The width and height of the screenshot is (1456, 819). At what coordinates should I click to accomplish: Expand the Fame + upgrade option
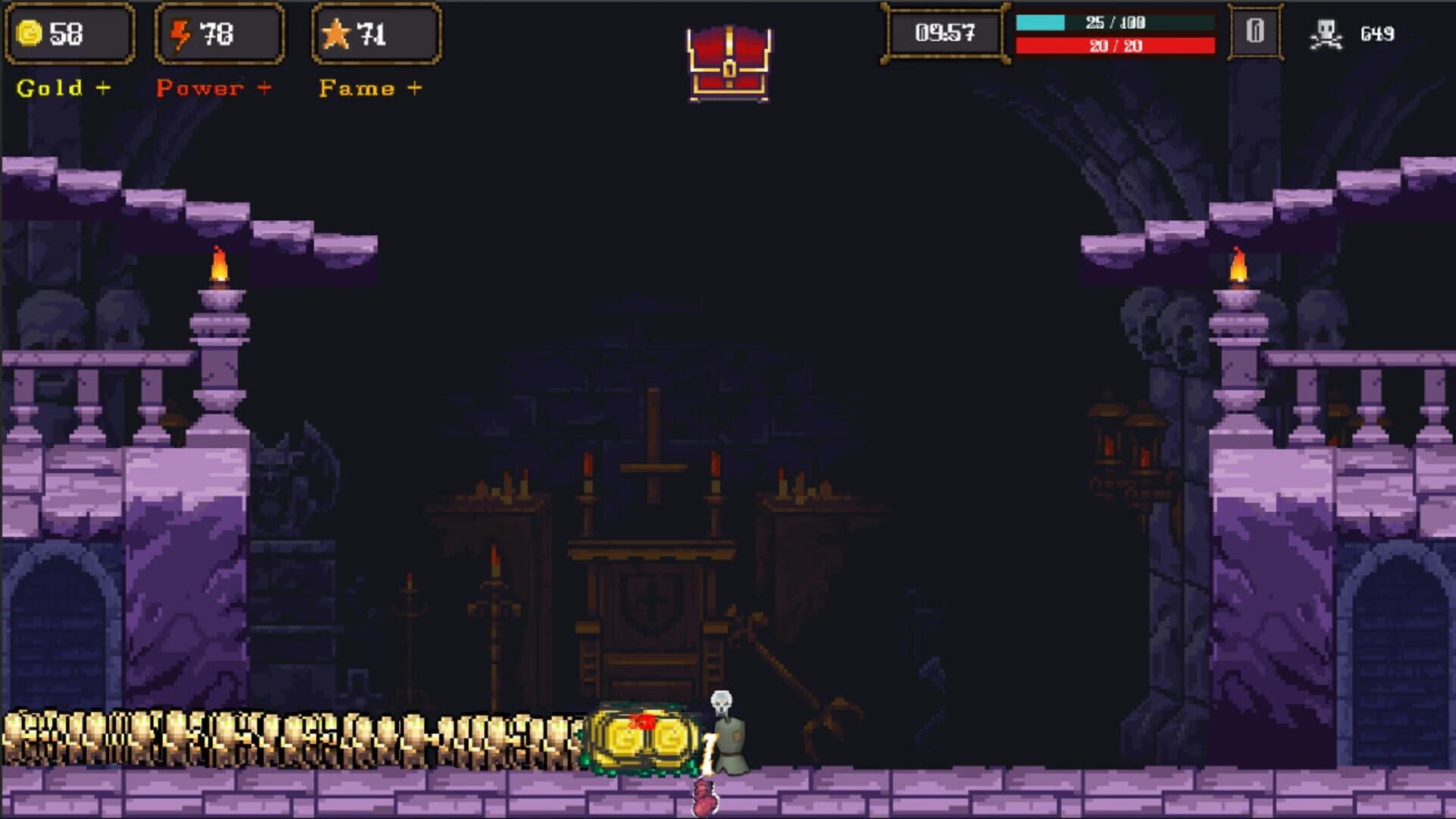(x=369, y=87)
